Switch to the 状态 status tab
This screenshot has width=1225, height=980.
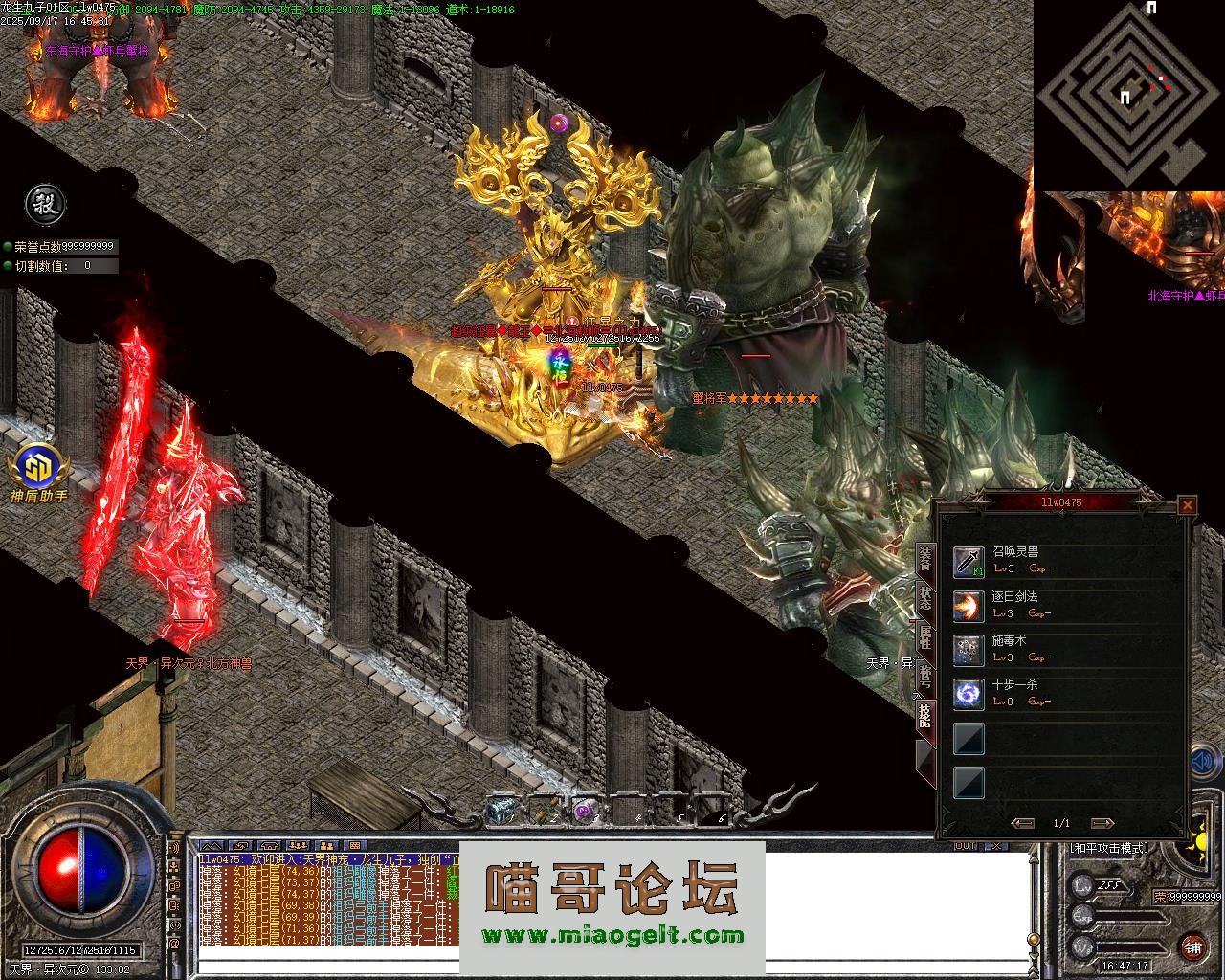(924, 598)
